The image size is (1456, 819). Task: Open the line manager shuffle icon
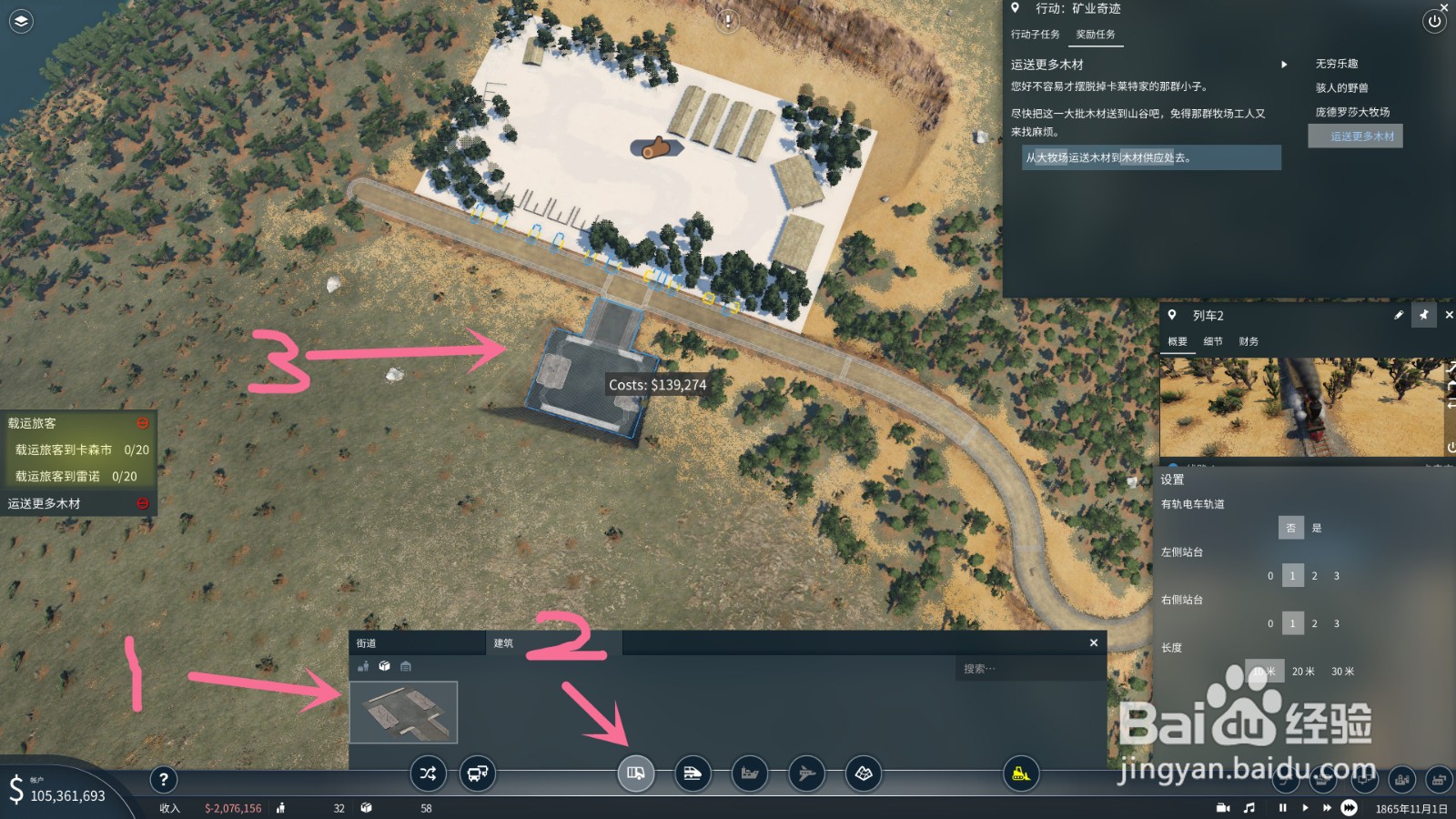tap(428, 774)
